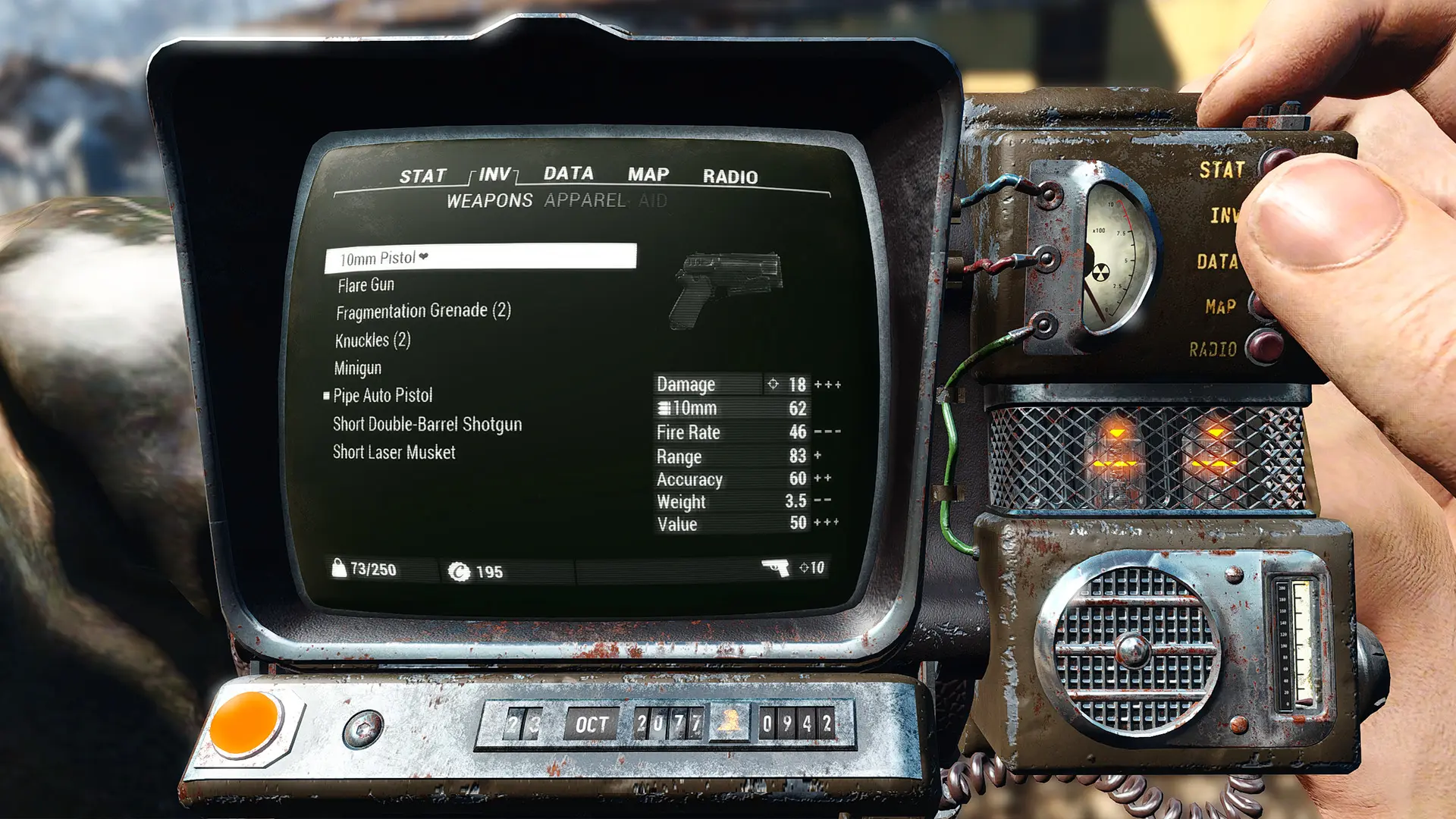Click the equipped marker beside Pipe Auto Pistol
The height and width of the screenshot is (819, 1456).
325,395
